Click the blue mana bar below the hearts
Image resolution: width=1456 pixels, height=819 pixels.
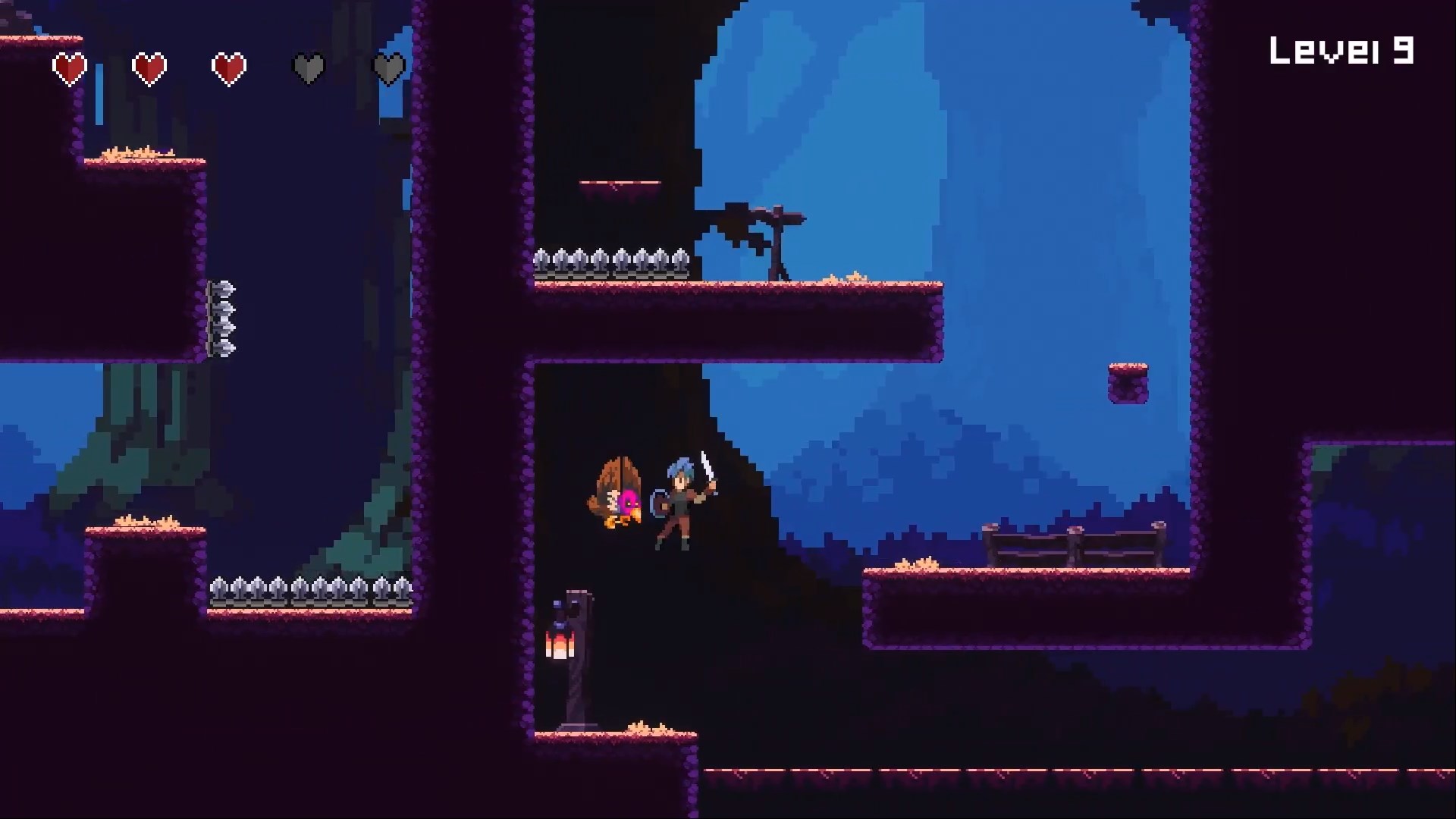(97, 102)
